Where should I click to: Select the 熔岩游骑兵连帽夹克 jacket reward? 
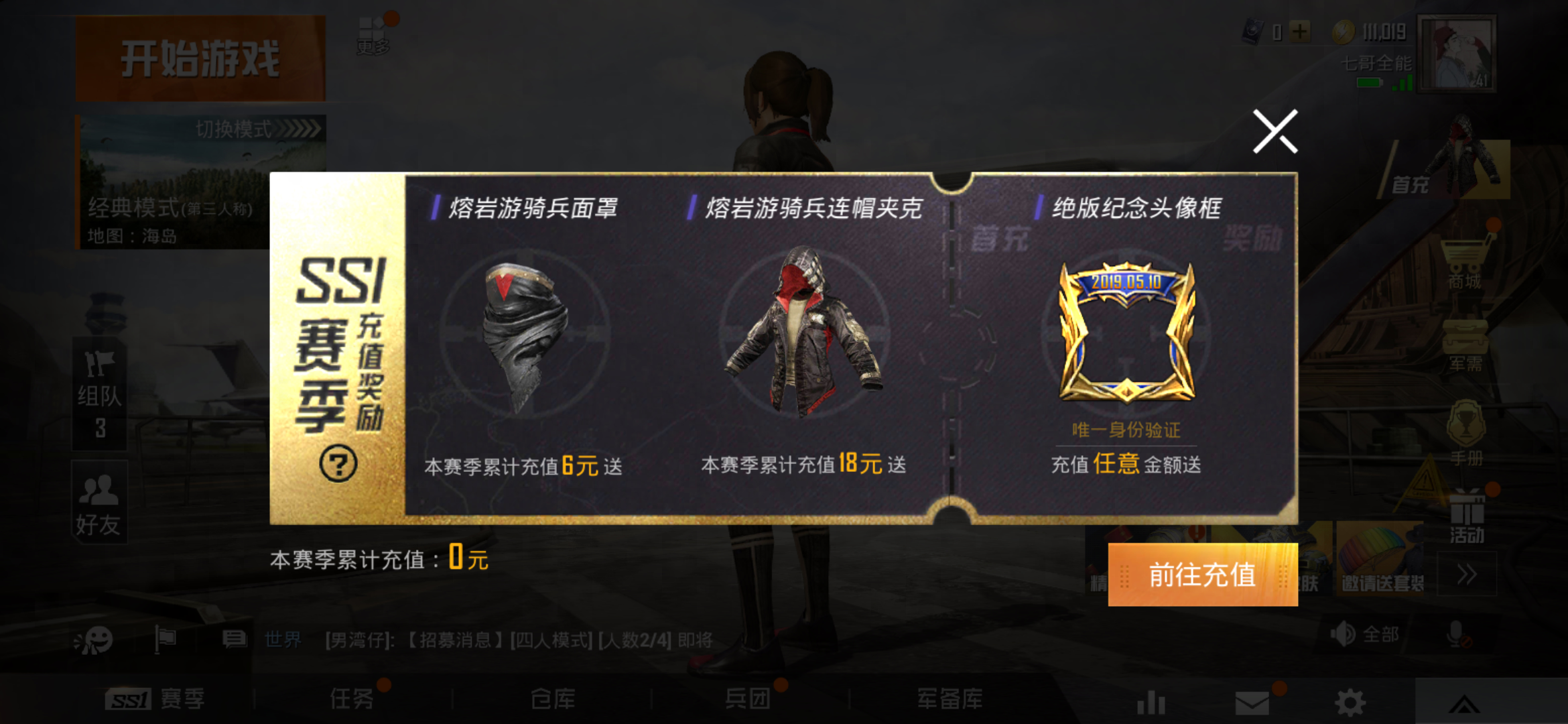coord(804,332)
